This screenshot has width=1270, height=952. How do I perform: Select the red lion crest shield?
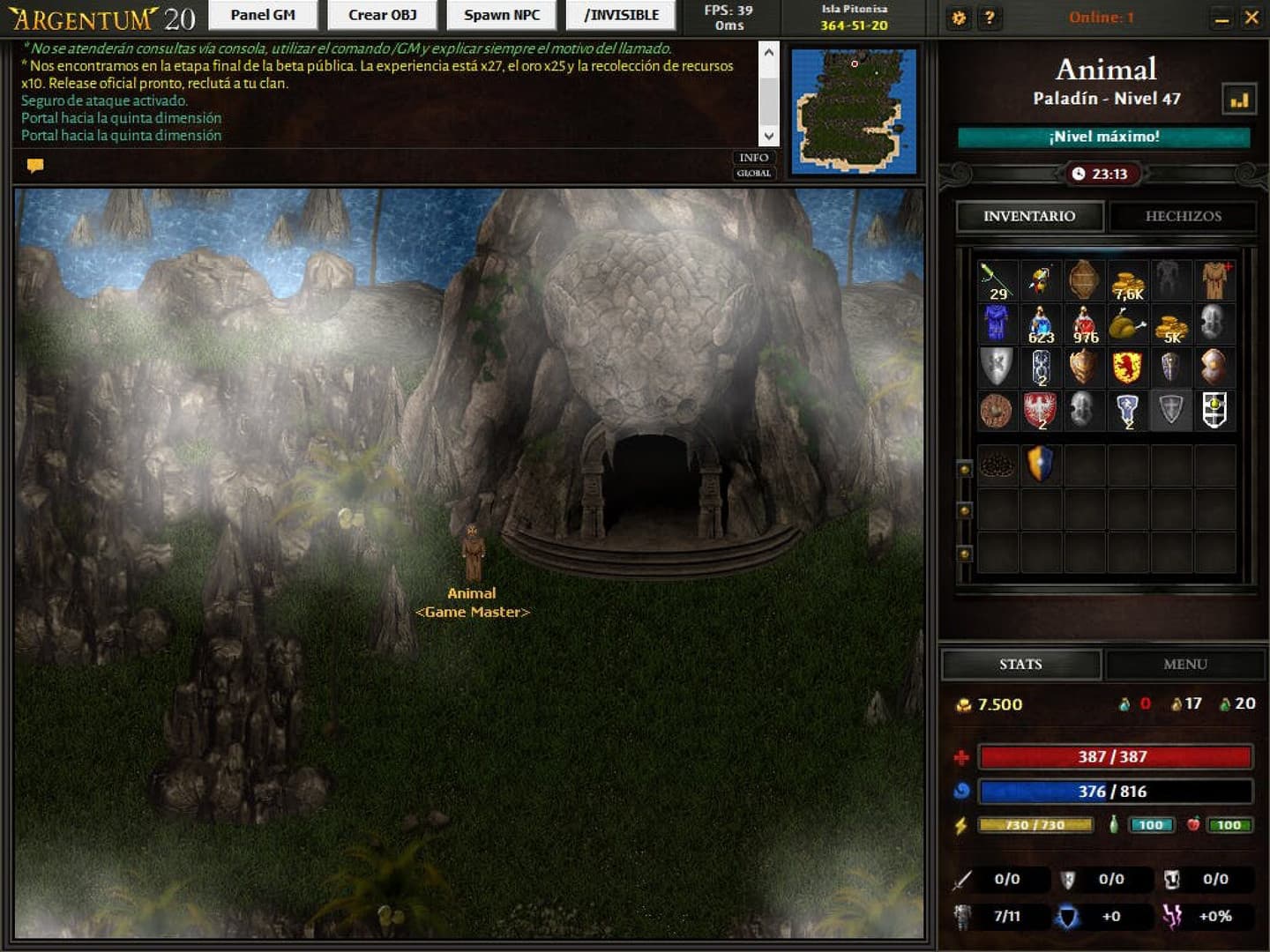coord(1126,366)
